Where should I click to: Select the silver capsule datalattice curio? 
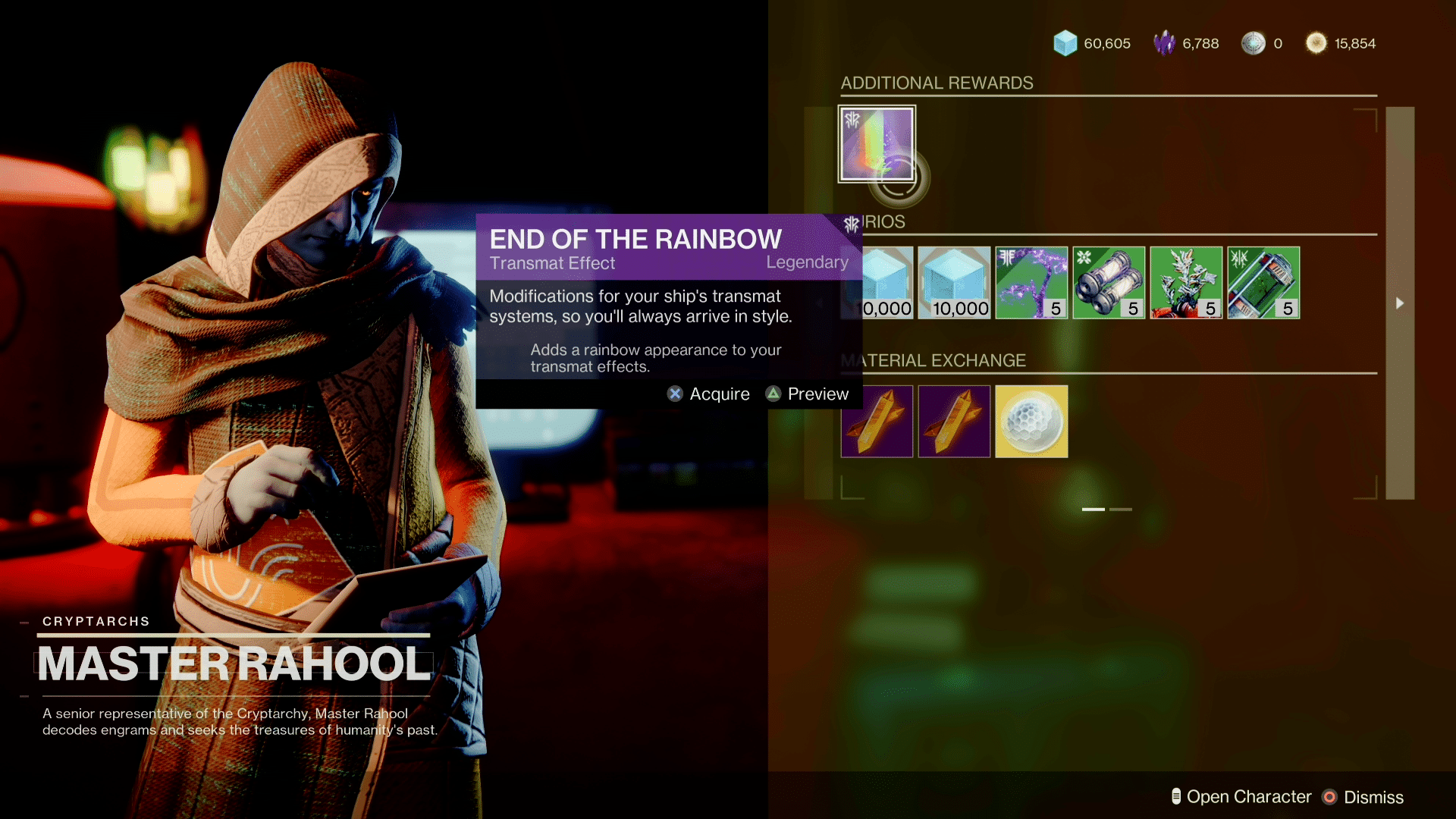click(x=1109, y=282)
